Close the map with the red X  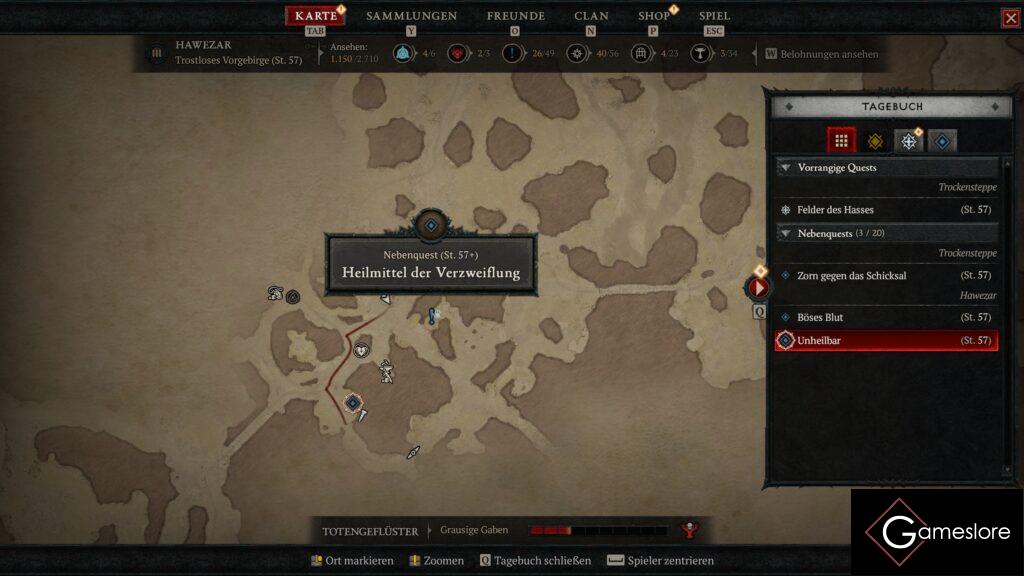coord(1011,18)
